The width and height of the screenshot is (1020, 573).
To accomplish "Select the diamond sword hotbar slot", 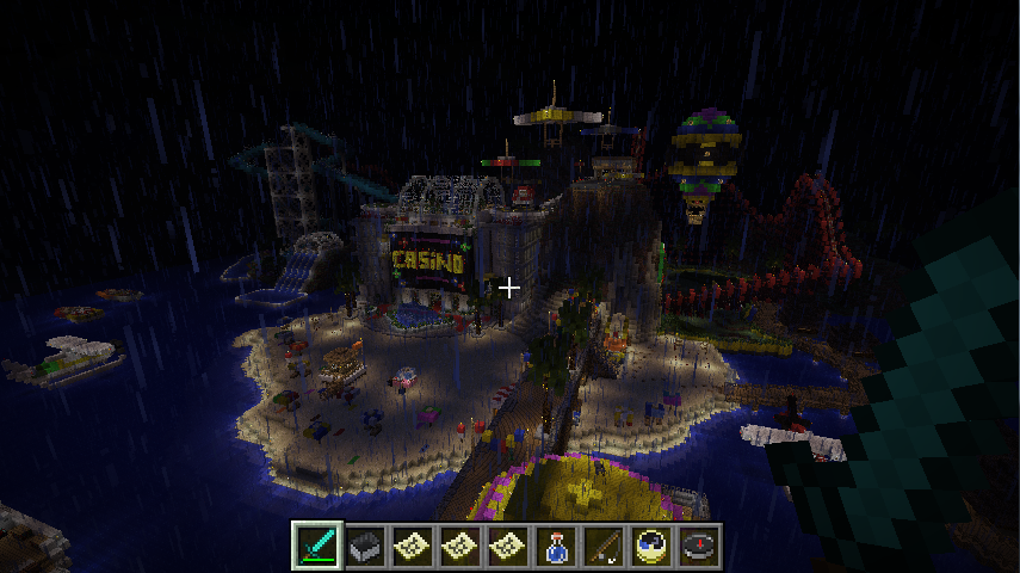I will click(x=318, y=546).
